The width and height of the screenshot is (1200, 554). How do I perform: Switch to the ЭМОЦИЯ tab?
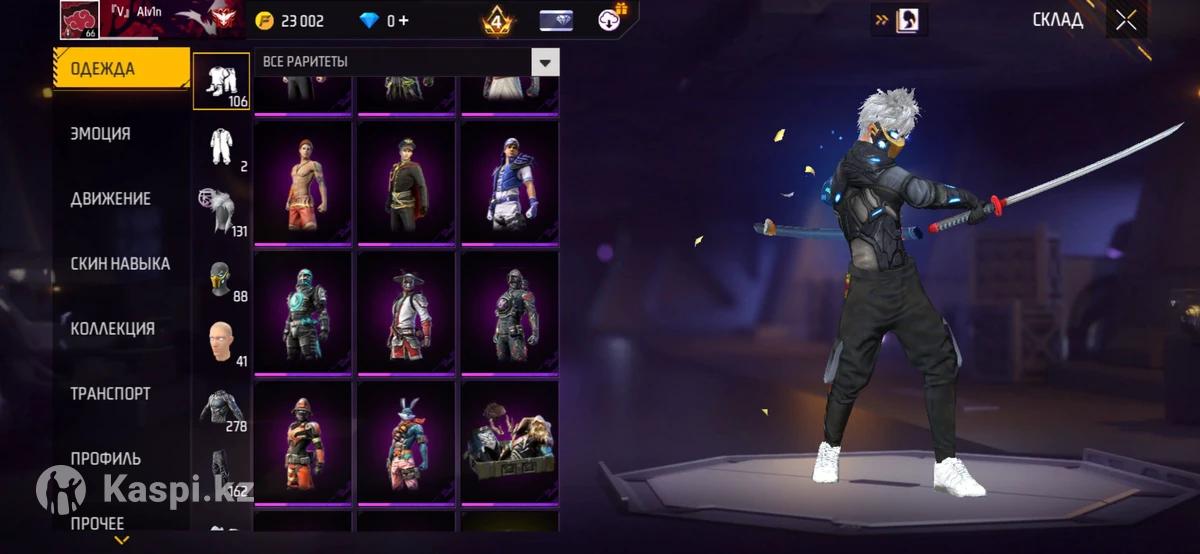pos(100,133)
